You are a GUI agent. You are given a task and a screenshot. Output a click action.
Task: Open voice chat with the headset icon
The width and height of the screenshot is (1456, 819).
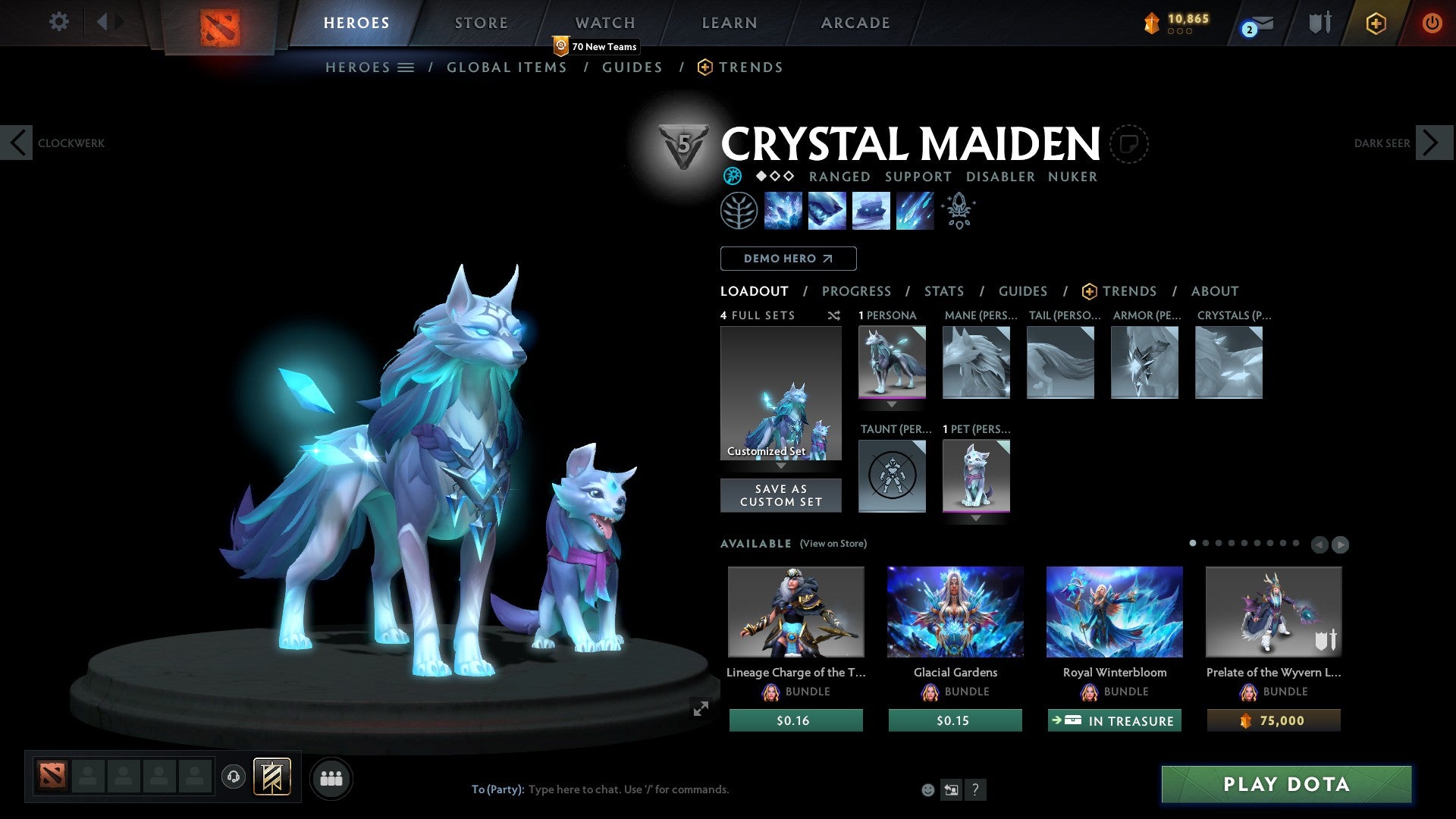(233, 778)
